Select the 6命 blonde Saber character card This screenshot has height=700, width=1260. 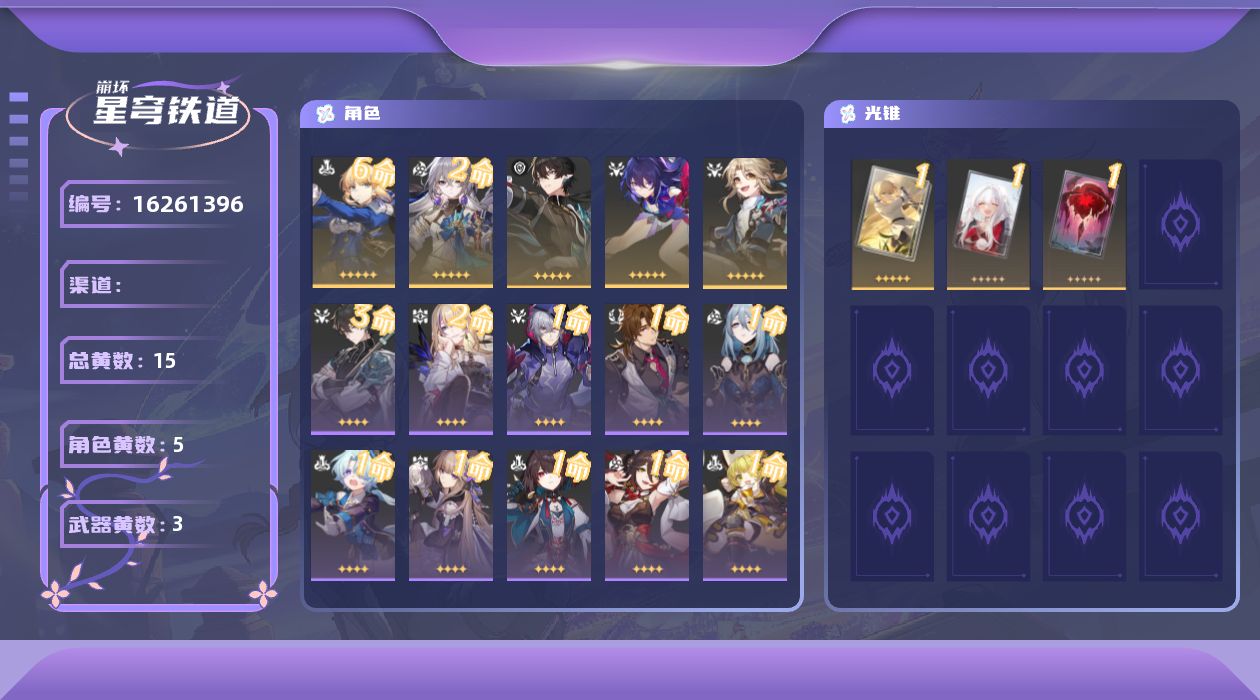coord(353,222)
